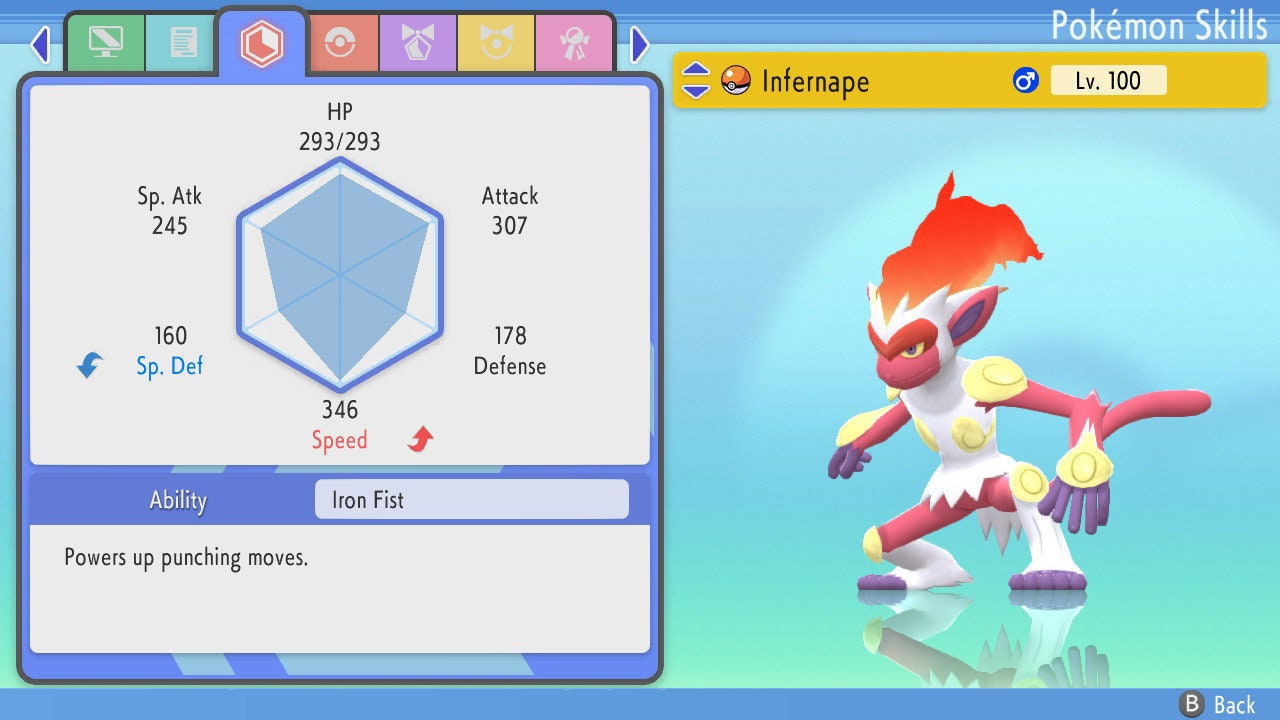The image size is (1280, 720).
Task: Open the teal trainer memo document tab
Action: point(182,43)
